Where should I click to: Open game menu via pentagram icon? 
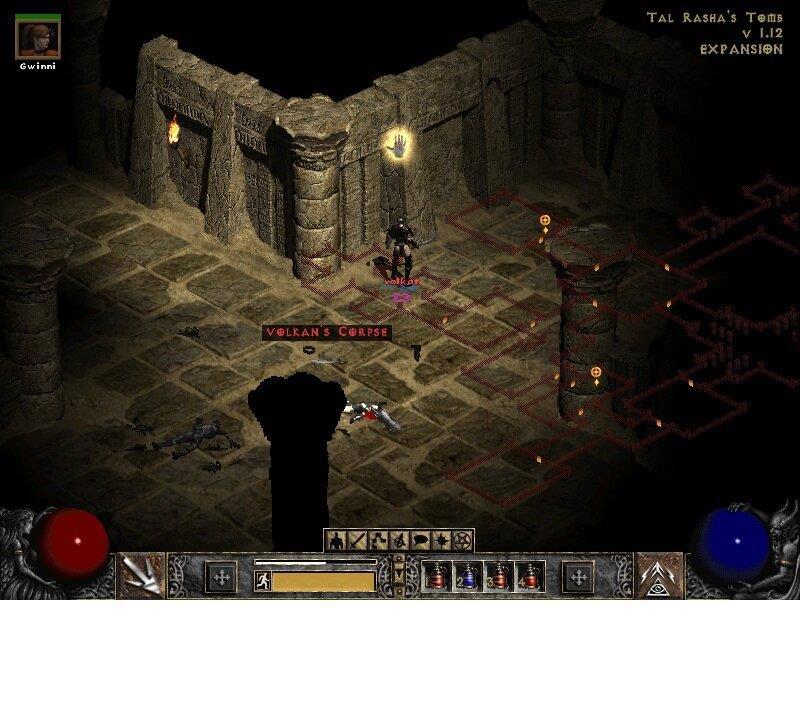[x=461, y=541]
